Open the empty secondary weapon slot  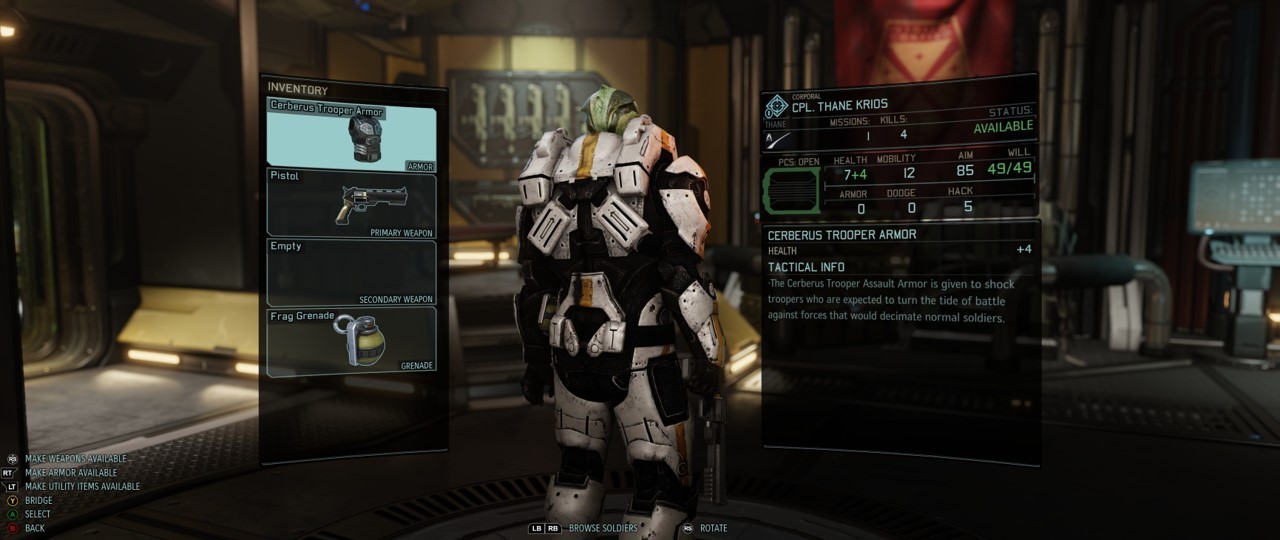coord(351,272)
